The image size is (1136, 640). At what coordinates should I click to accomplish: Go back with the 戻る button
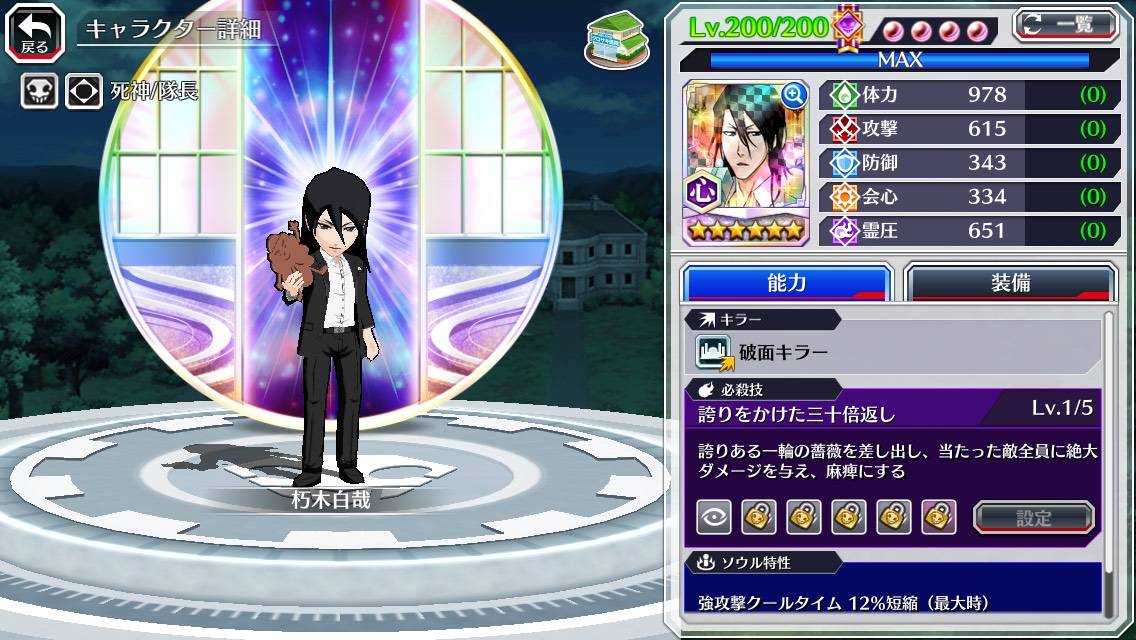tap(34, 32)
